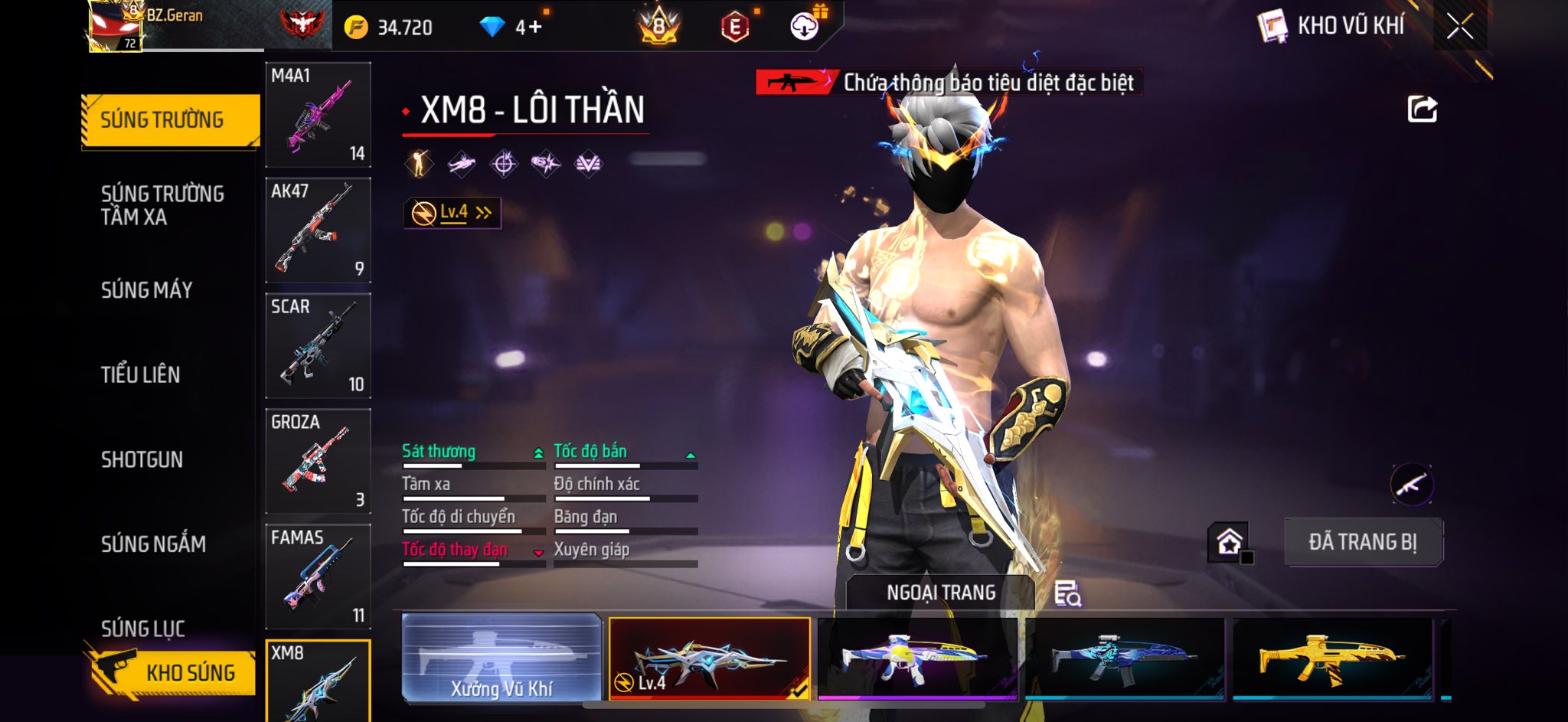
Task: Select the FAMAS weapon tile
Action: click(318, 577)
